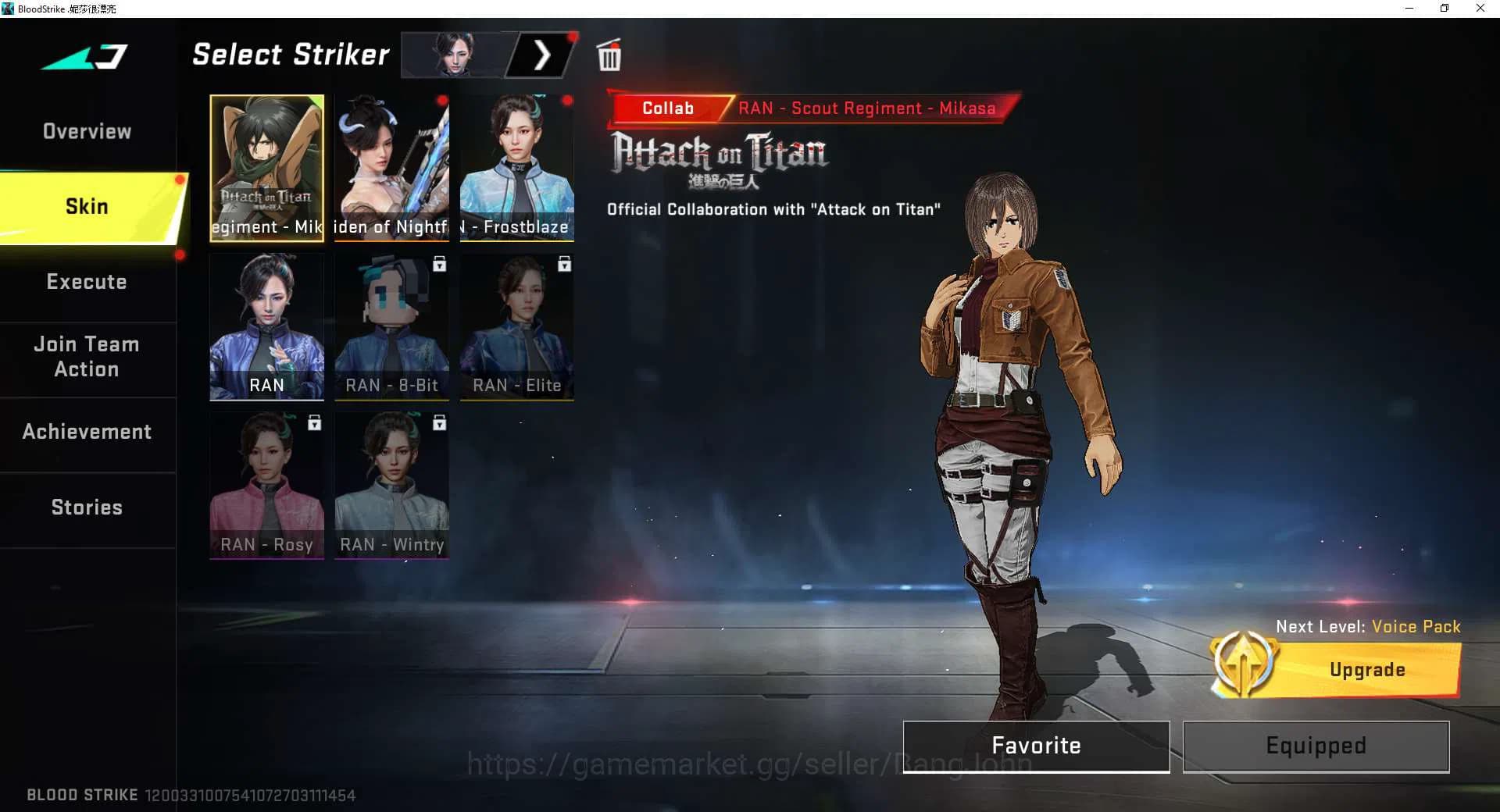Image resolution: width=1500 pixels, height=812 pixels.
Task: Expand the striker selector chevron arrow
Action: tap(542, 55)
